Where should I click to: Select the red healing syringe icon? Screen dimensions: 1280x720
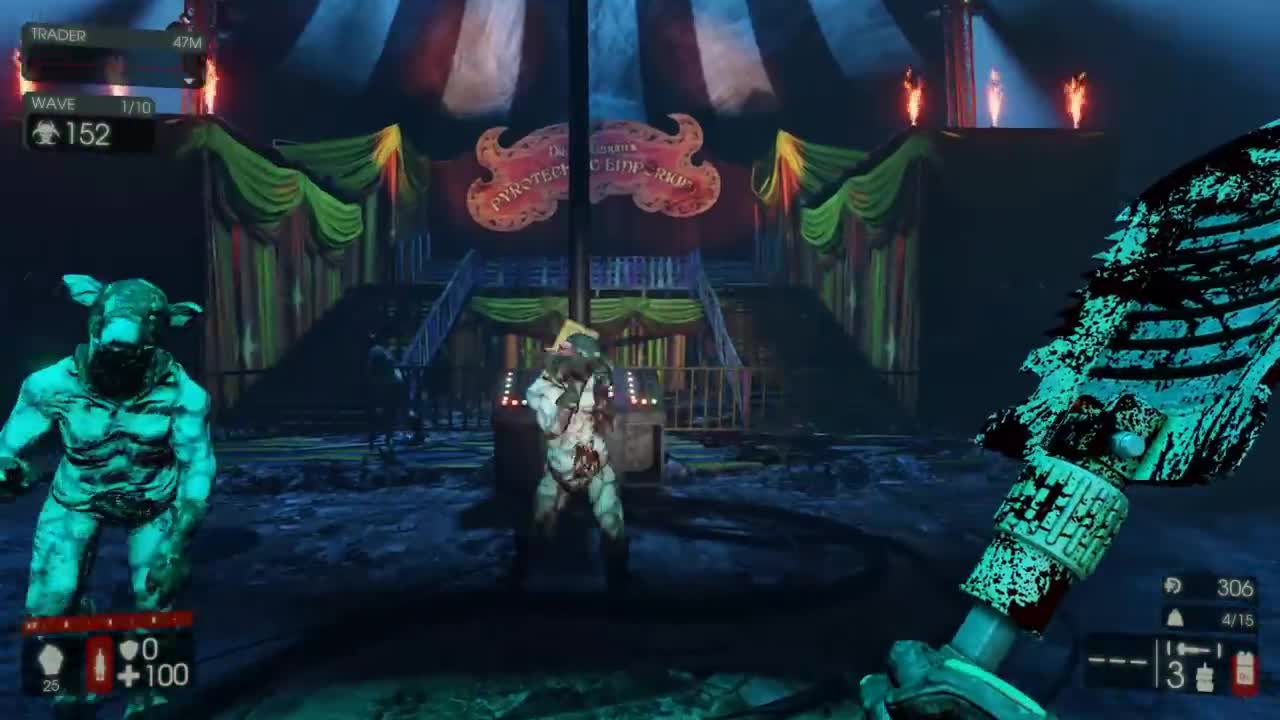(x=98, y=663)
